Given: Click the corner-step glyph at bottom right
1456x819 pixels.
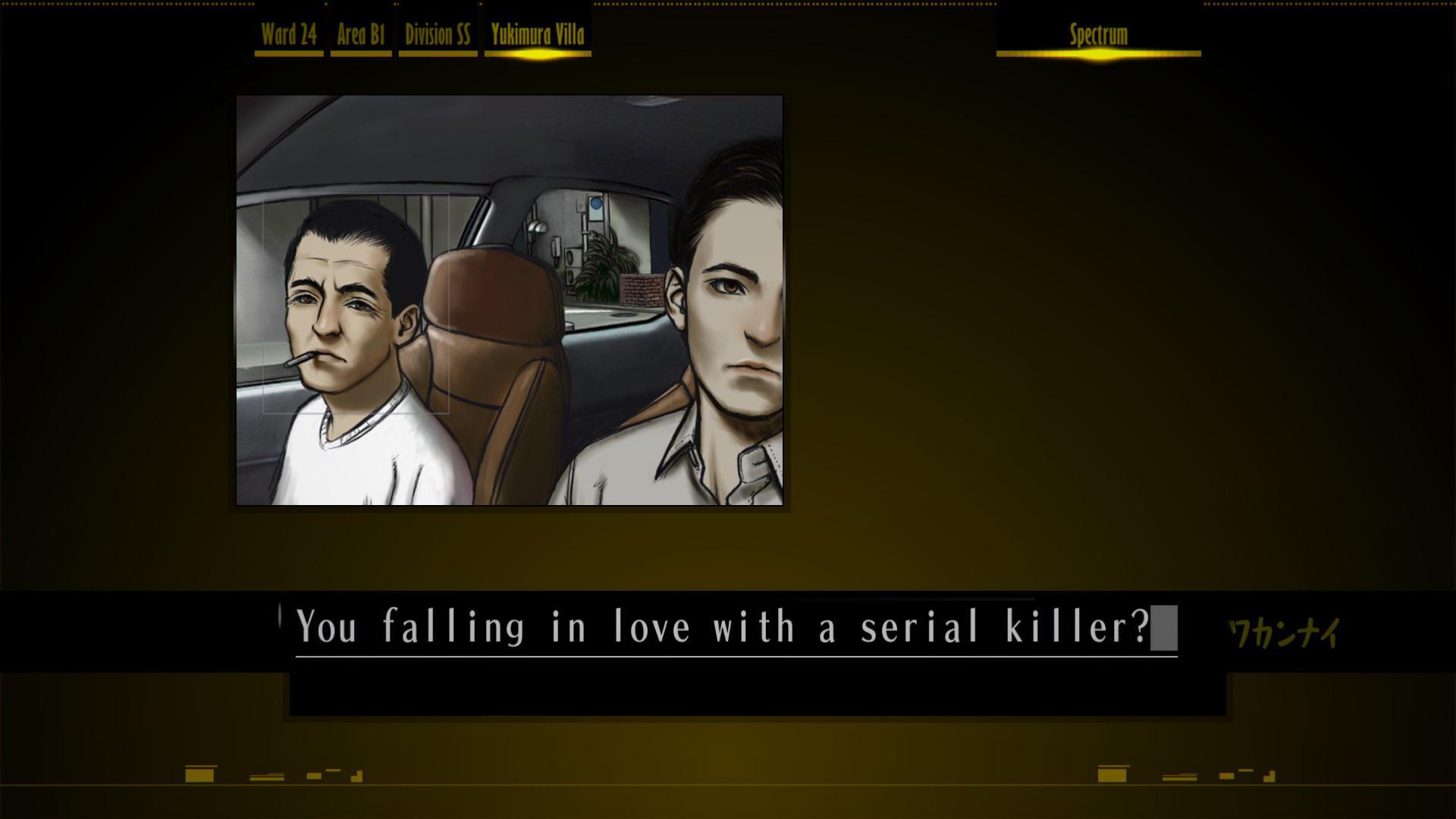Looking at the screenshot, I should 1269,777.
